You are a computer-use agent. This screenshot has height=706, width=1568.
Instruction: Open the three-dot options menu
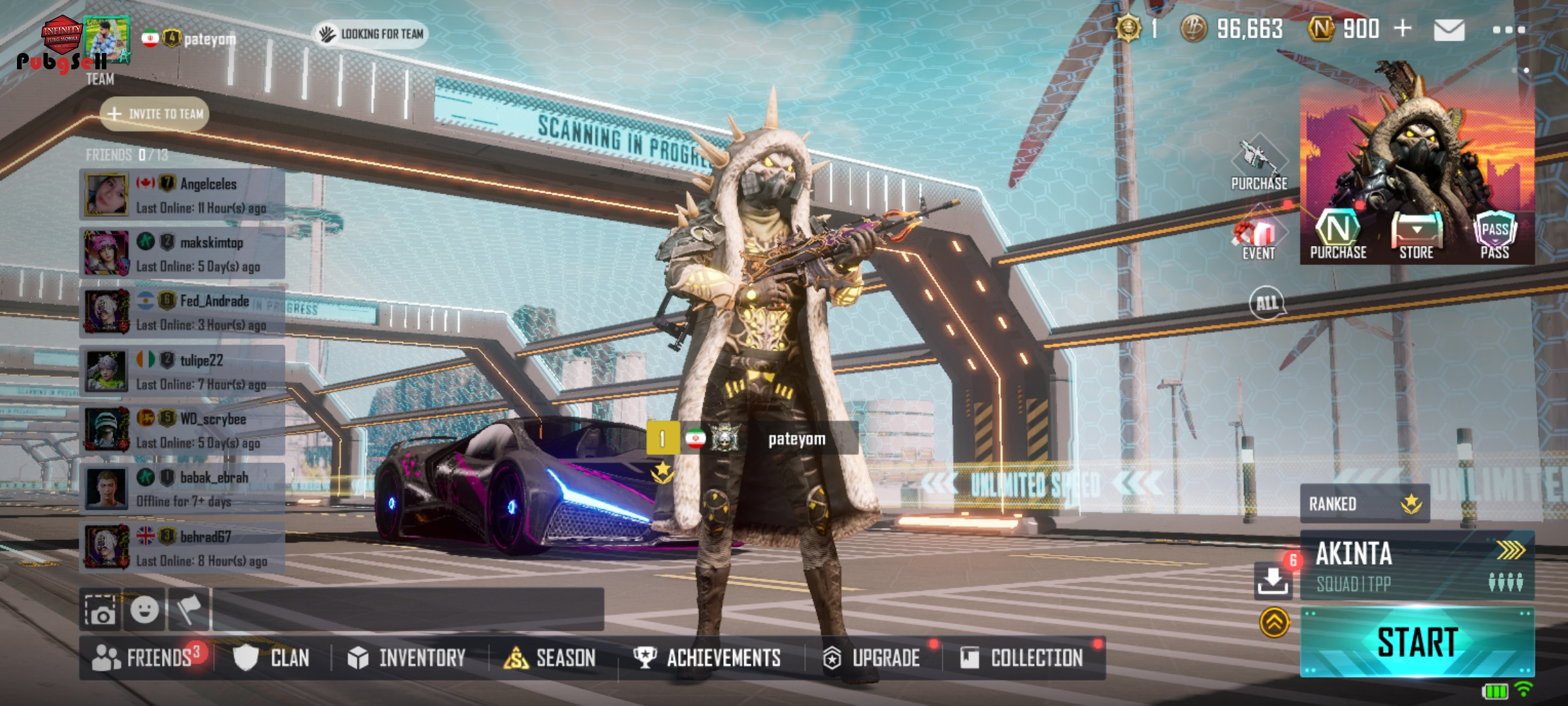tap(1509, 30)
